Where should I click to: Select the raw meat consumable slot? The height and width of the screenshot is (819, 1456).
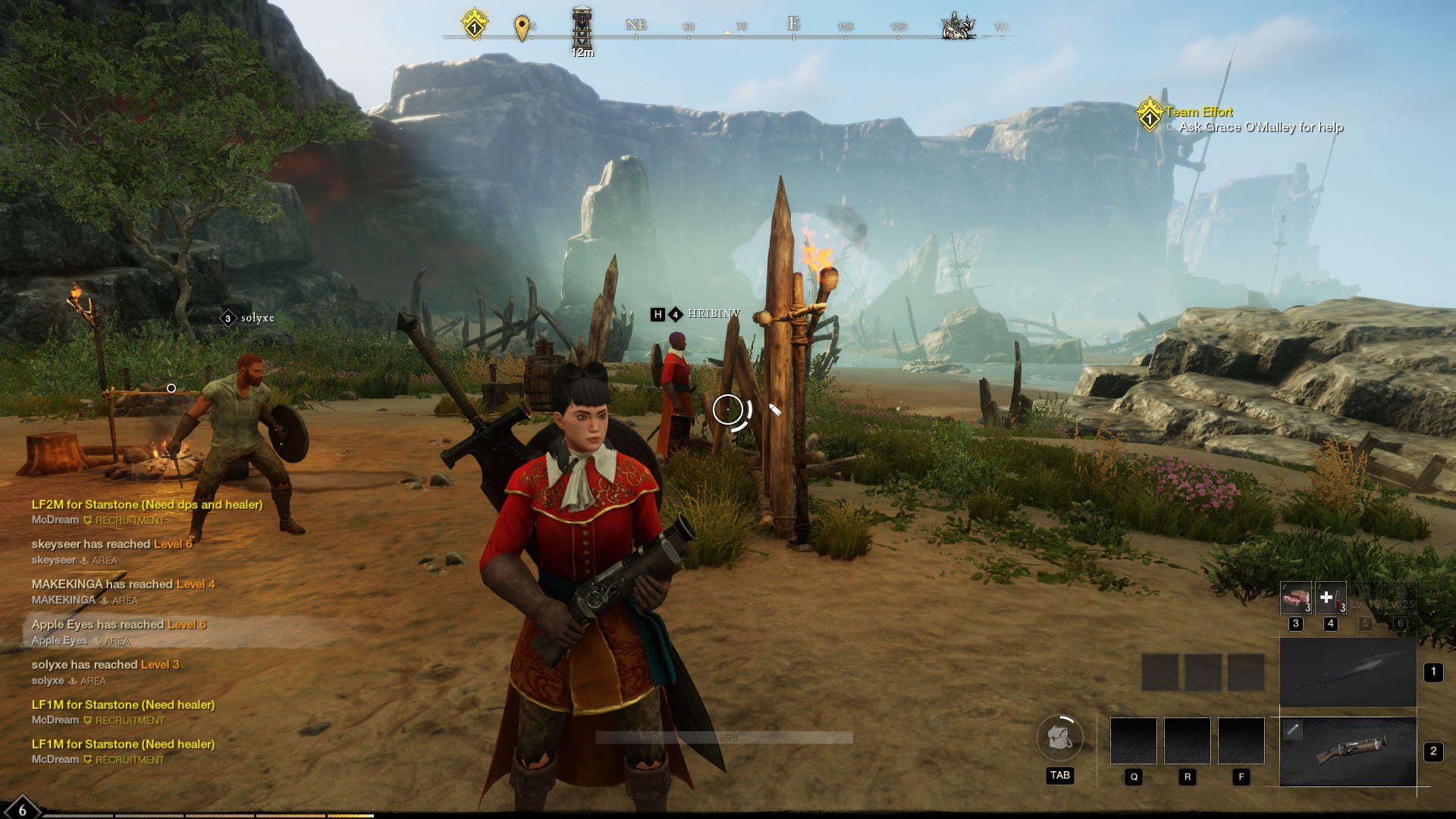pos(1295,598)
